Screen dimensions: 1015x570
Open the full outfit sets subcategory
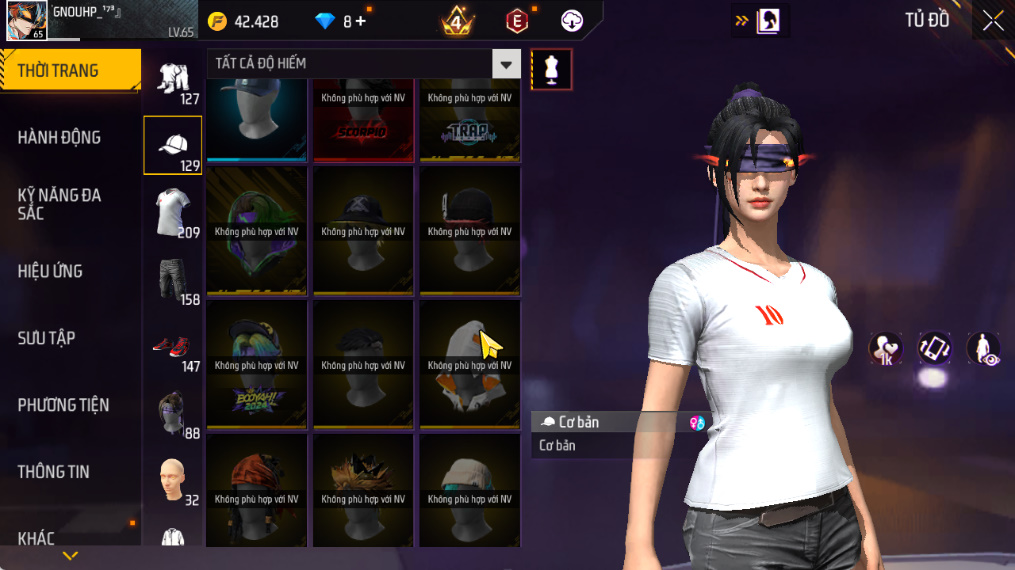173,78
